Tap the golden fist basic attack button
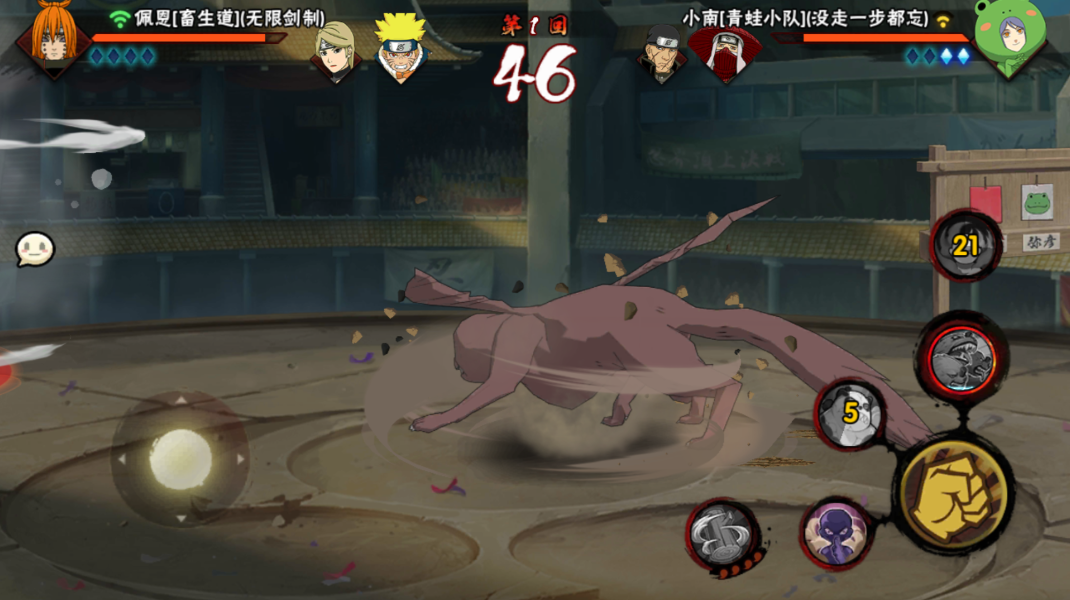This screenshot has height=600, width=1070. point(951,490)
